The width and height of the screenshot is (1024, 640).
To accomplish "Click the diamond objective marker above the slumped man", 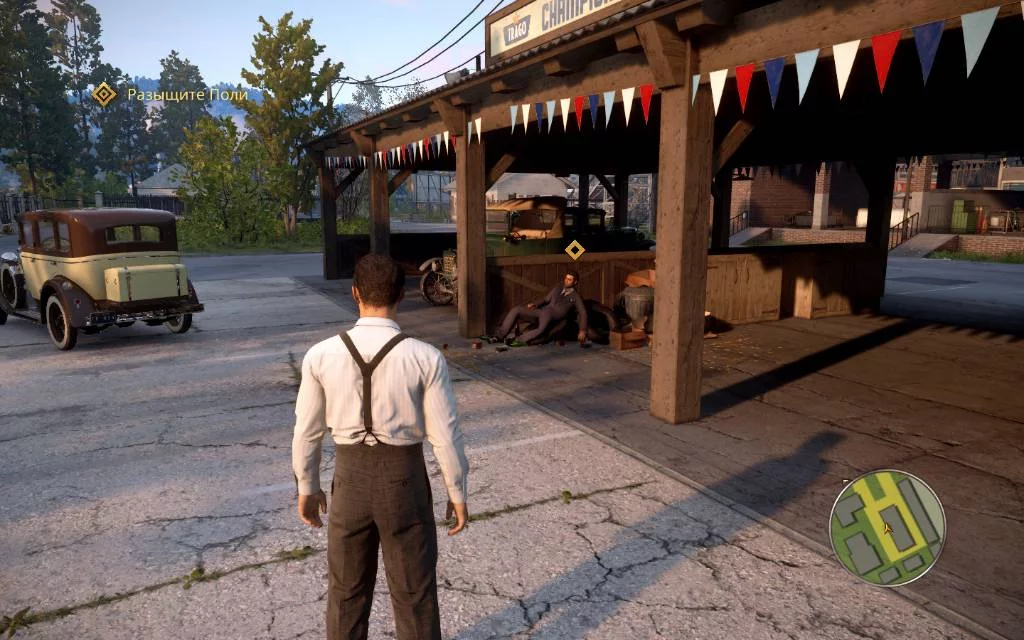I will (x=574, y=249).
